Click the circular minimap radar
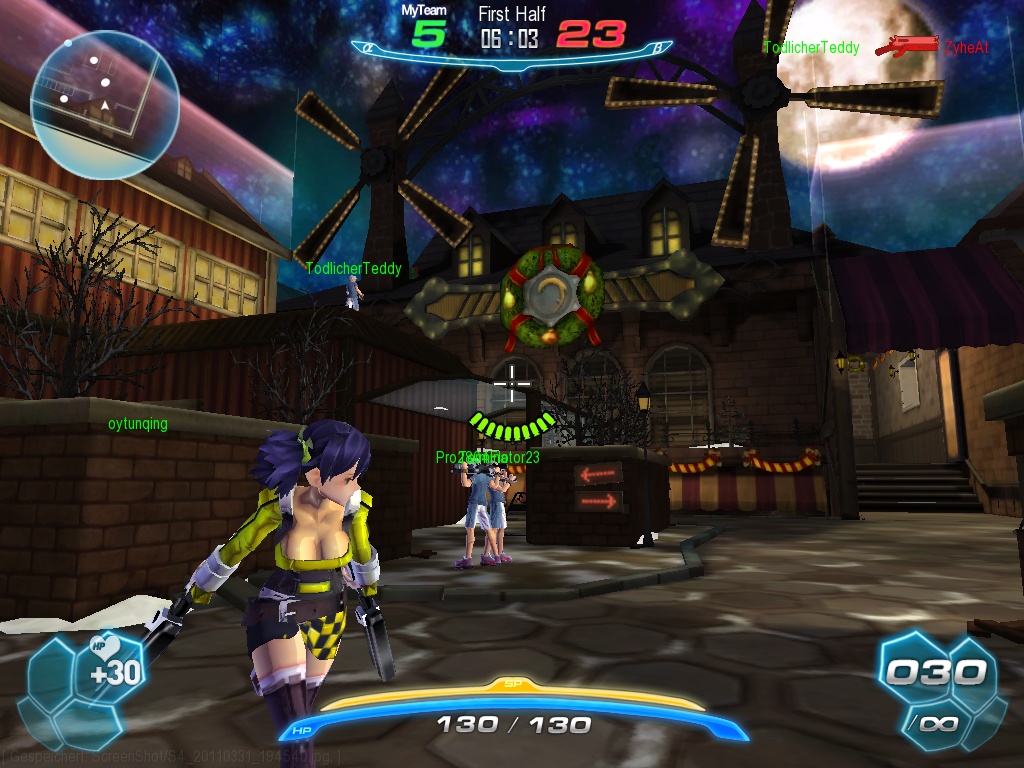Image resolution: width=1024 pixels, height=768 pixels. pos(104,104)
